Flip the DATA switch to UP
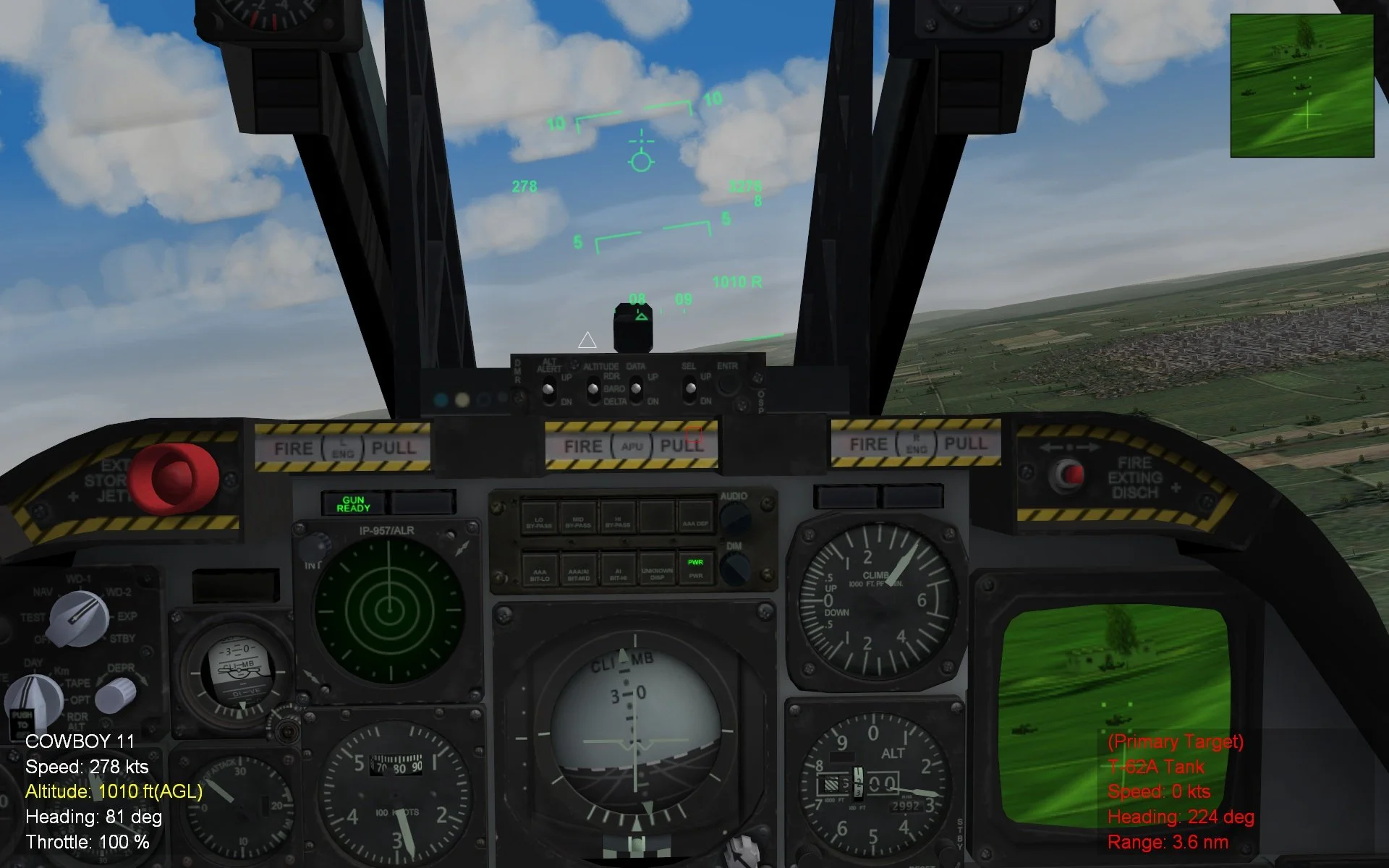 (x=635, y=388)
